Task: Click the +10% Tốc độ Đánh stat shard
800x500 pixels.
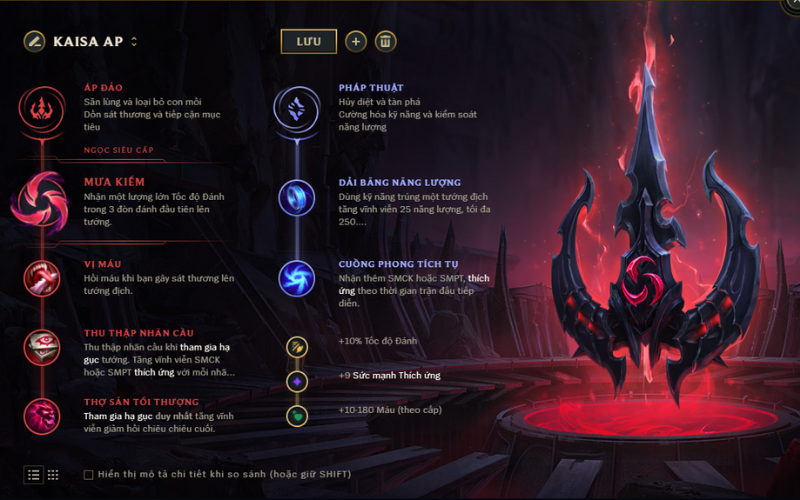Action: tap(297, 346)
